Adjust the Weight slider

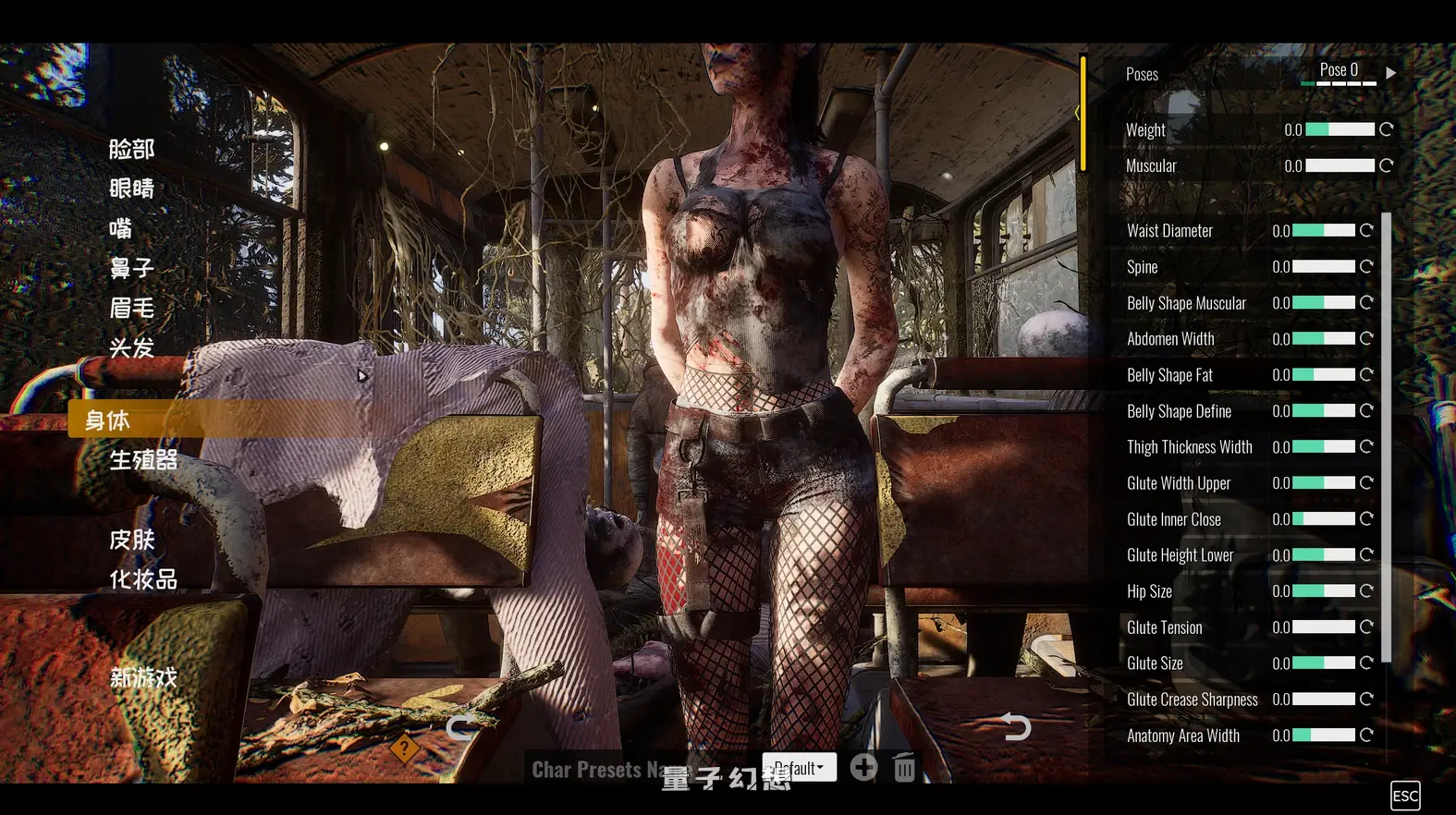point(1340,130)
